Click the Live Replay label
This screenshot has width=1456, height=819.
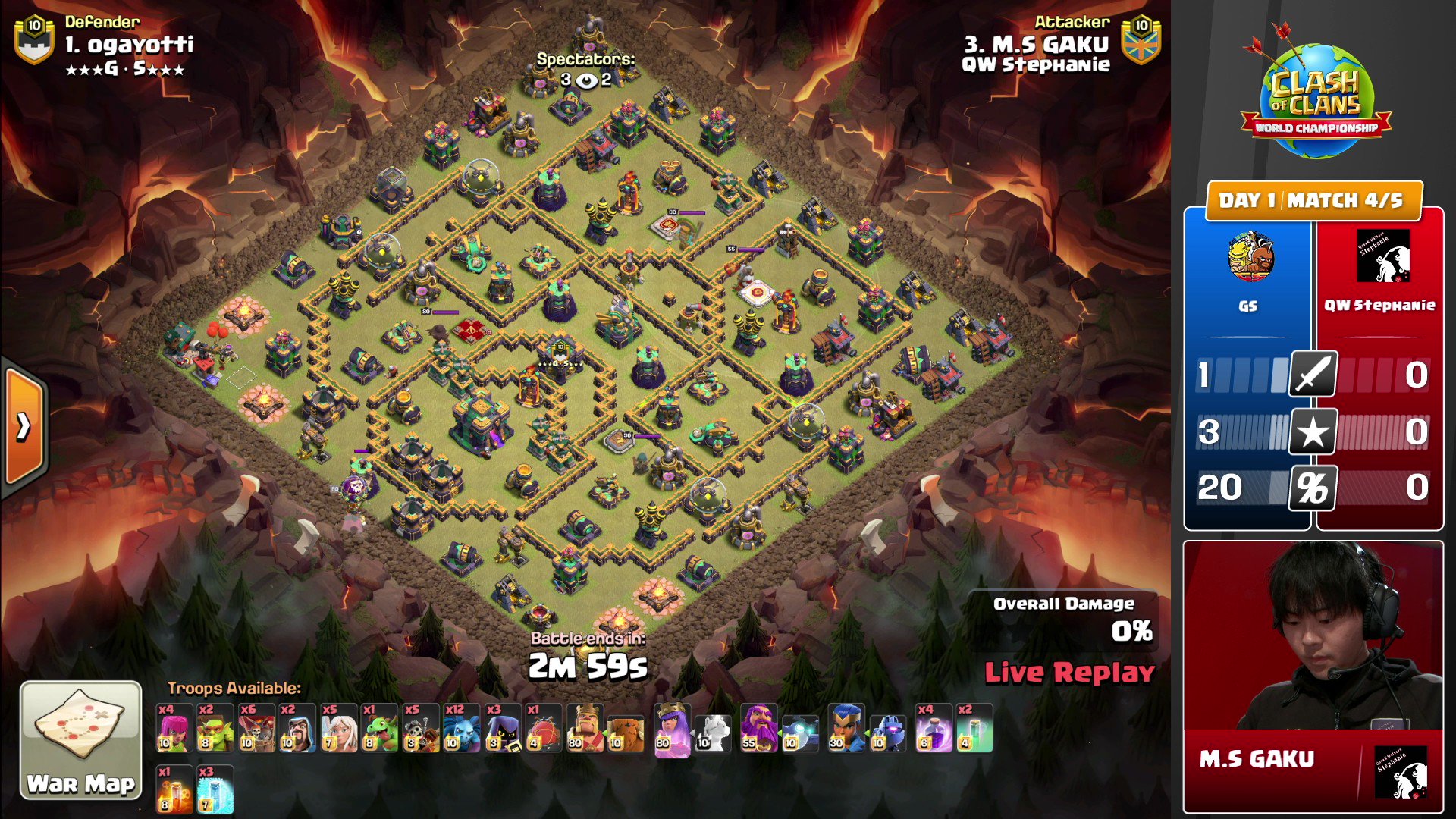tap(1069, 672)
